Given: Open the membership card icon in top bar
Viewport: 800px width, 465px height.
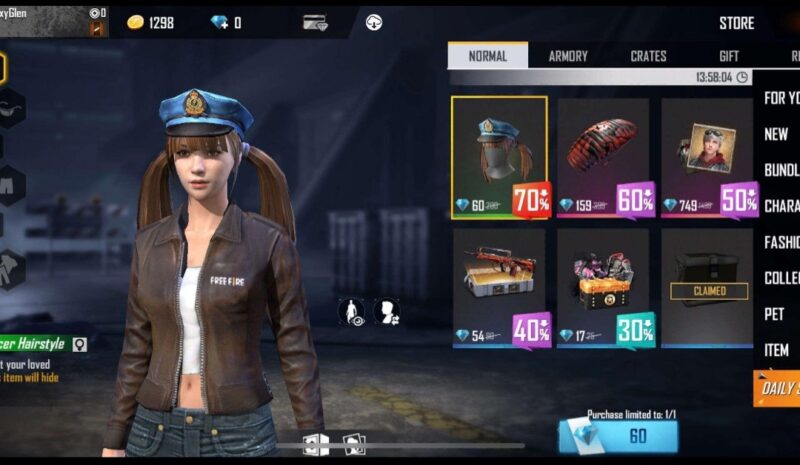Looking at the screenshot, I should (315, 22).
